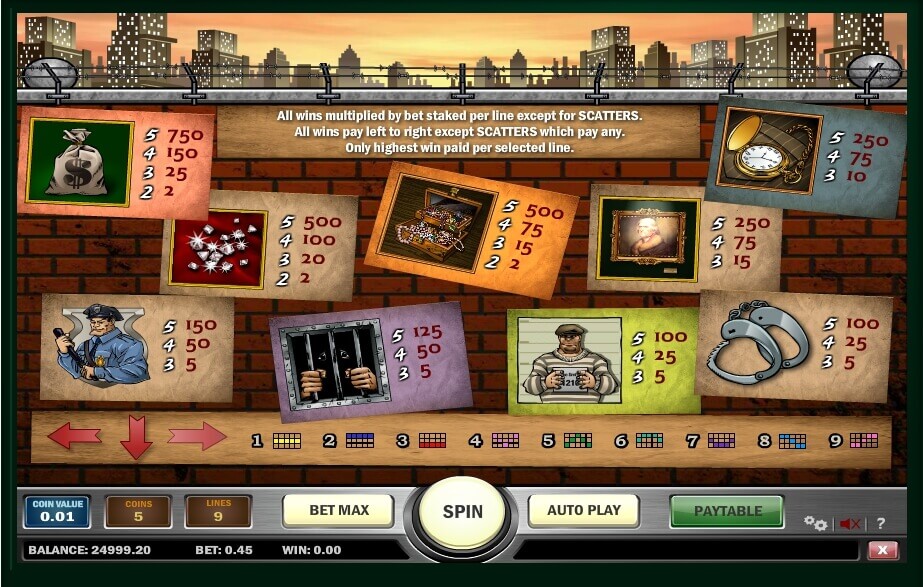The image size is (923, 587).
Task: Click the red down arrow
Action: (x=136, y=438)
